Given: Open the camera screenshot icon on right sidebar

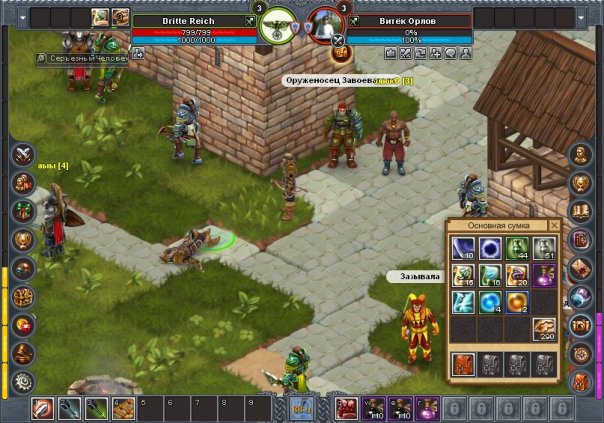Looking at the screenshot, I should click(x=581, y=326).
